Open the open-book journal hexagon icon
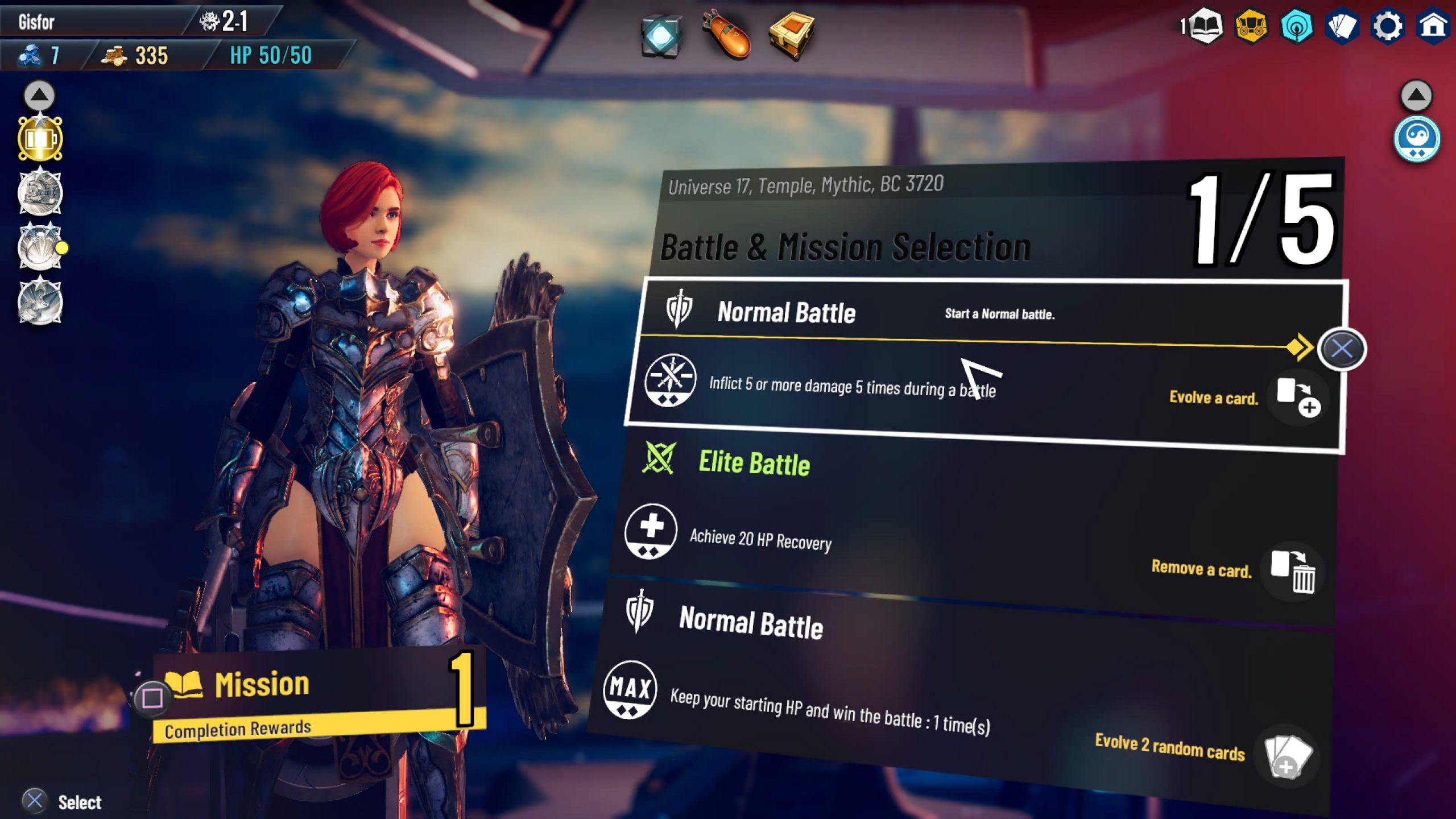The width and height of the screenshot is (1456, 819). pos(1206,26)
